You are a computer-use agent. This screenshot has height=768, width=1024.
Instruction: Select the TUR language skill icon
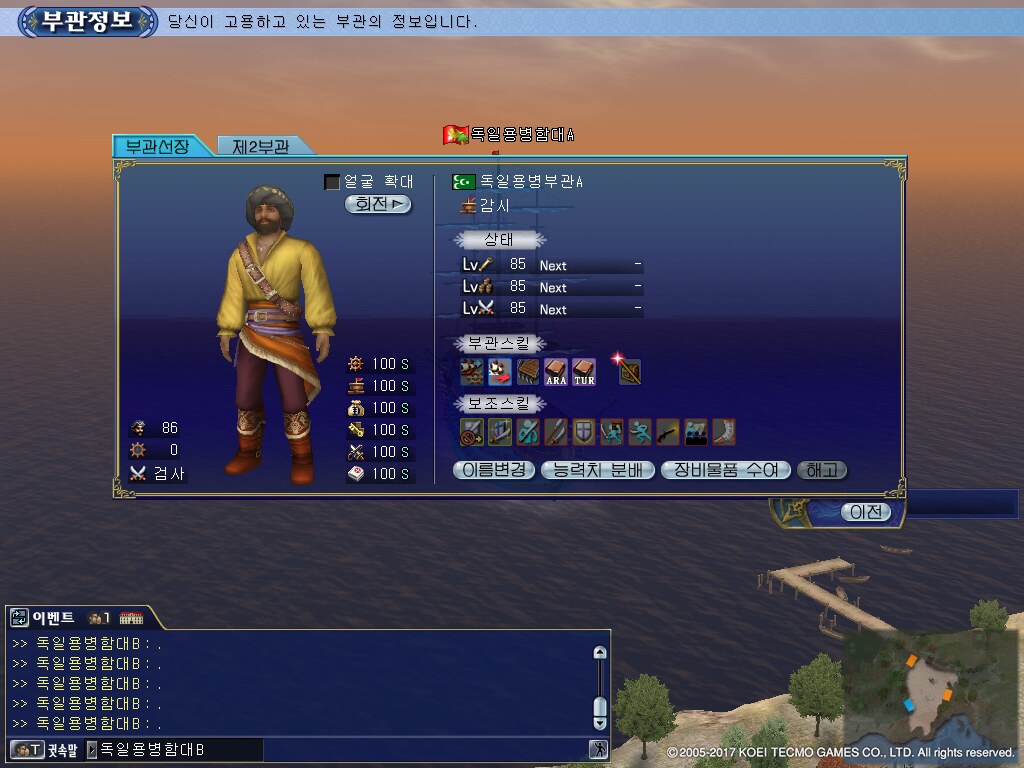(x=584, y=372)
